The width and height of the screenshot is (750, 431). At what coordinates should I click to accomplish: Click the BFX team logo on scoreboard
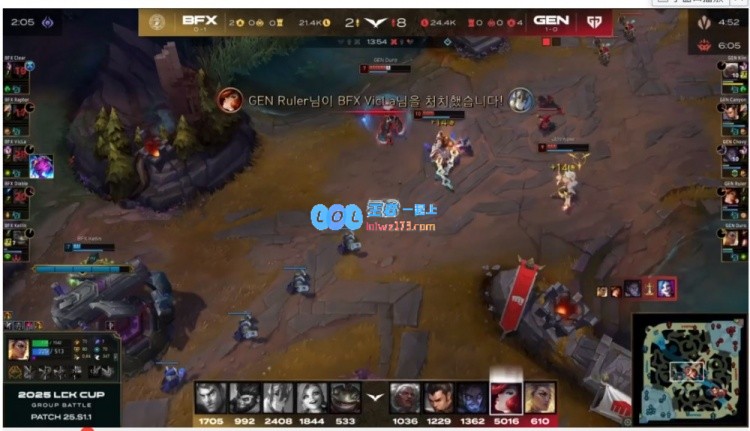point(157,21)
